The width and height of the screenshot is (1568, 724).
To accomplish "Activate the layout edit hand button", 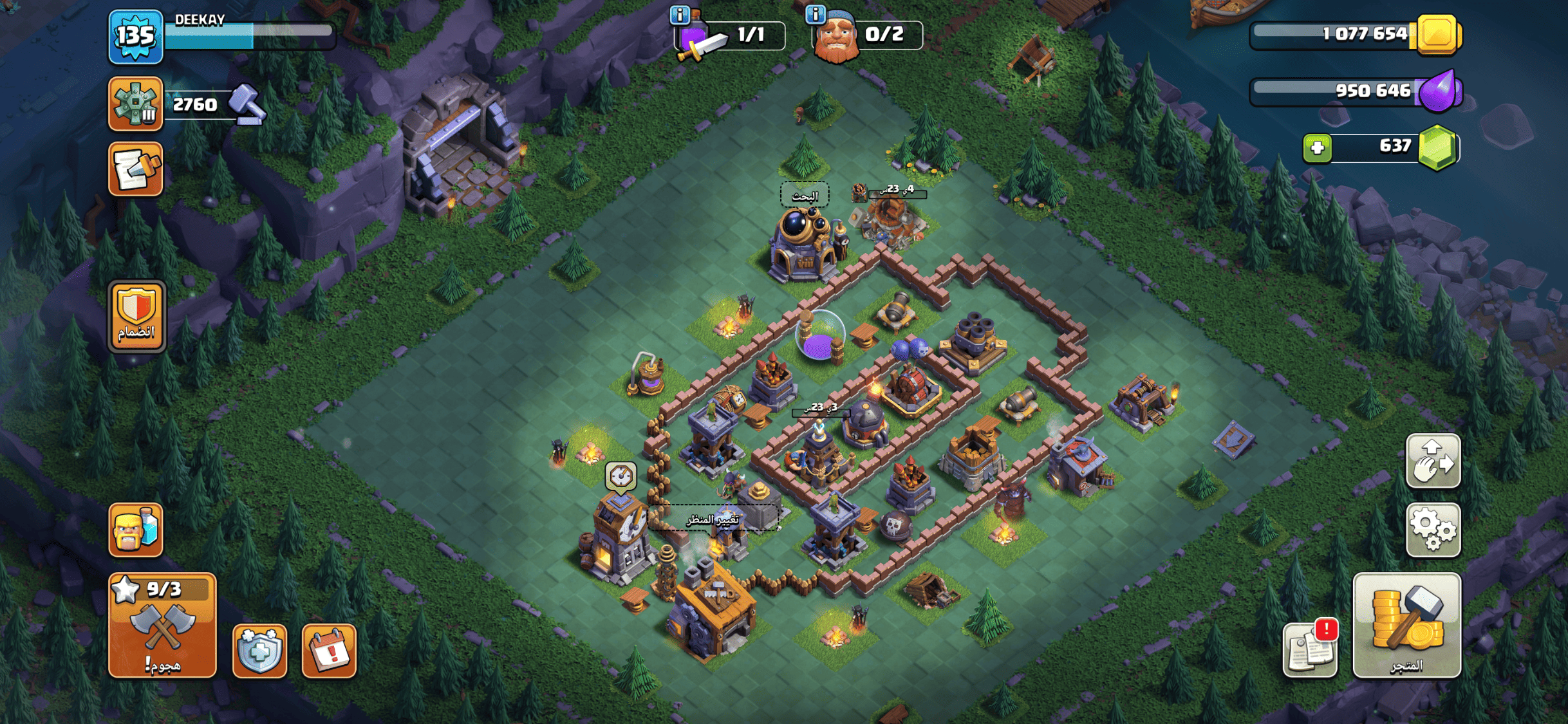I will [x=1433, y=461].
